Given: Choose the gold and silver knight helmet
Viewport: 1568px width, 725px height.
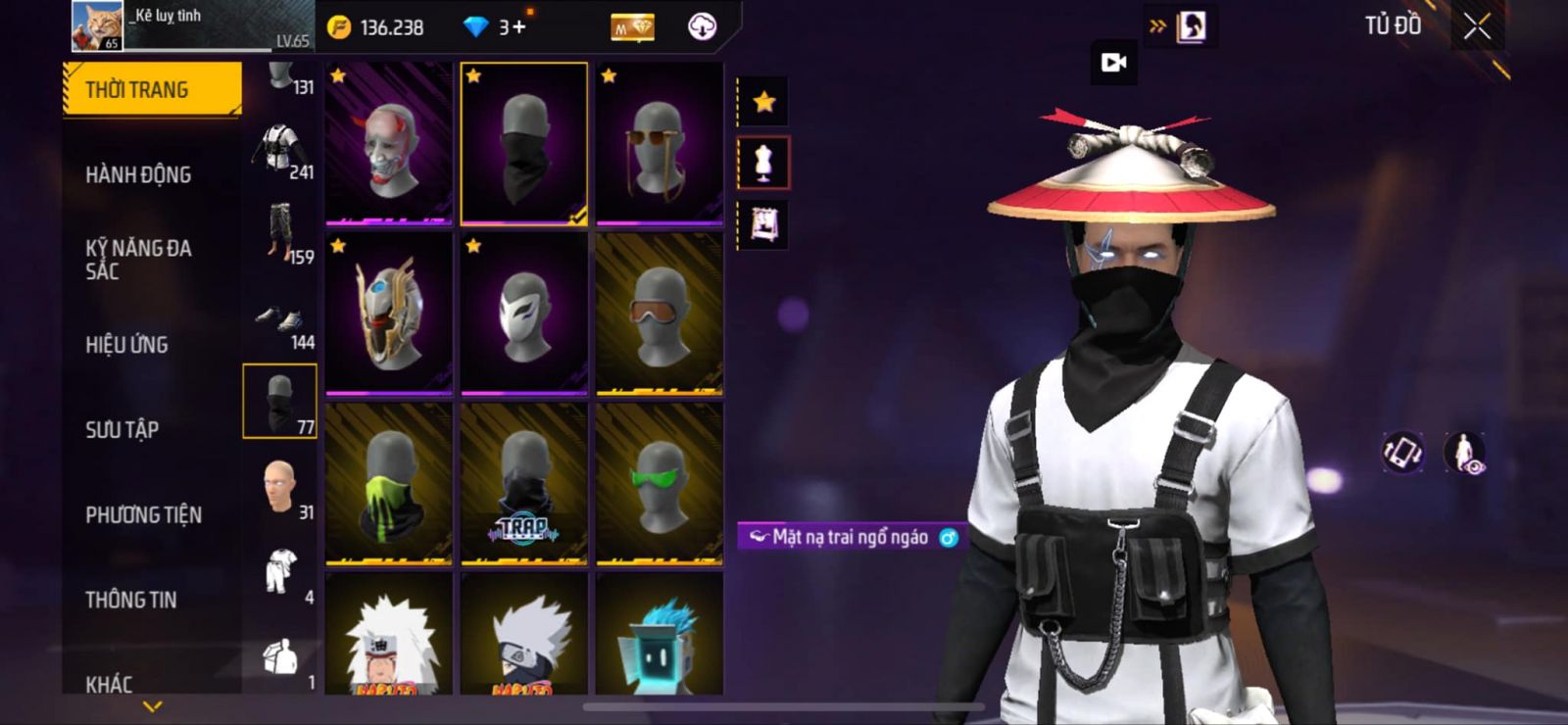Looking at the screenshot, I should 389,314.
